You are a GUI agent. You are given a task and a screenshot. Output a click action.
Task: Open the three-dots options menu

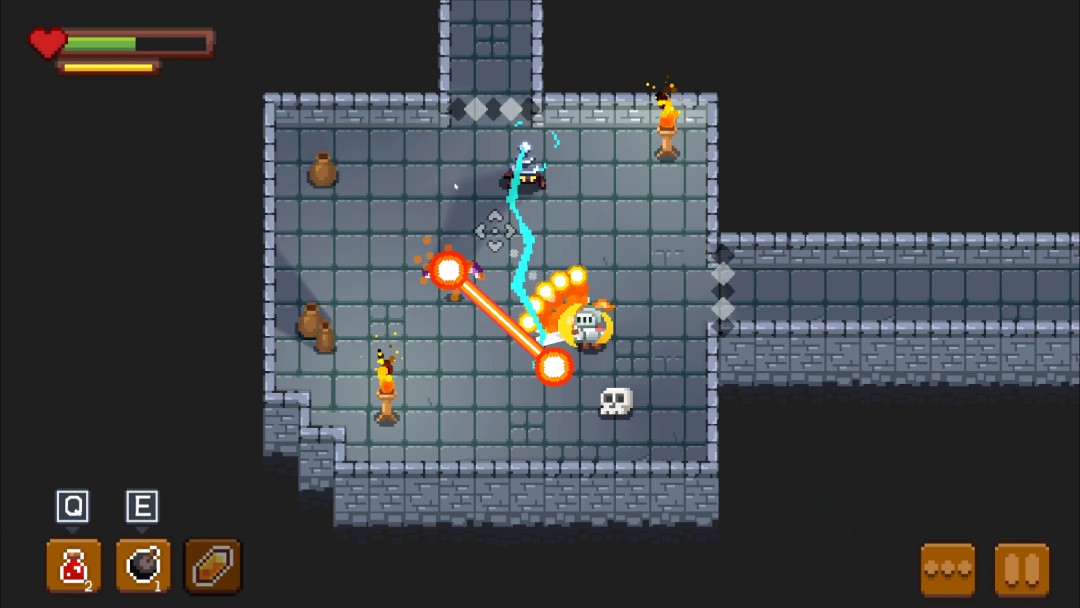947,570
